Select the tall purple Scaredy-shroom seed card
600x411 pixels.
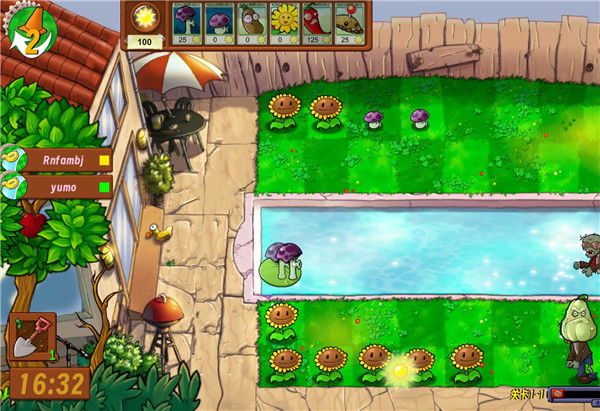[187, 23]
